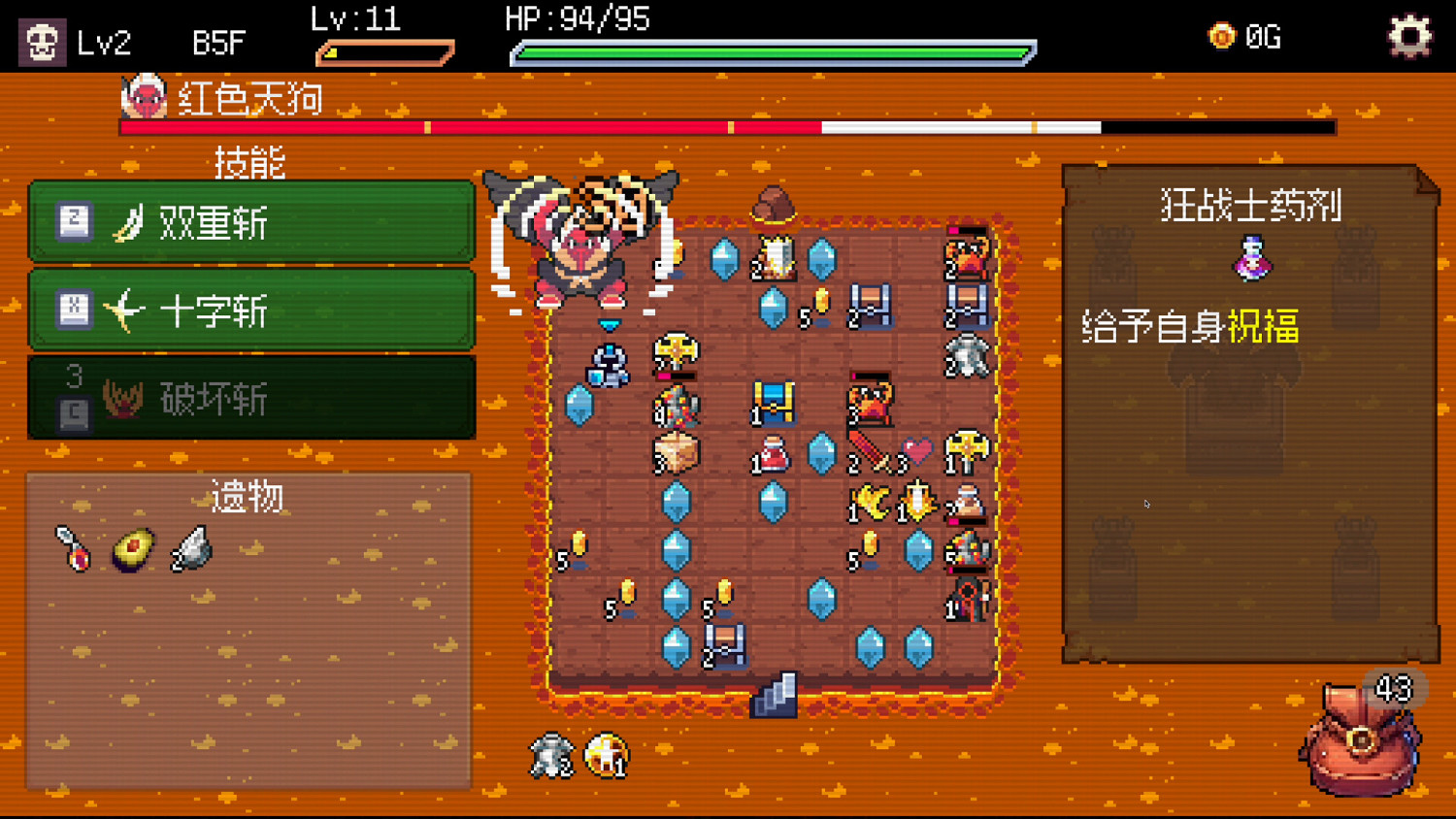Activate the 十字斩 skill
1456x819 pixels.
(x=252, y=311)
